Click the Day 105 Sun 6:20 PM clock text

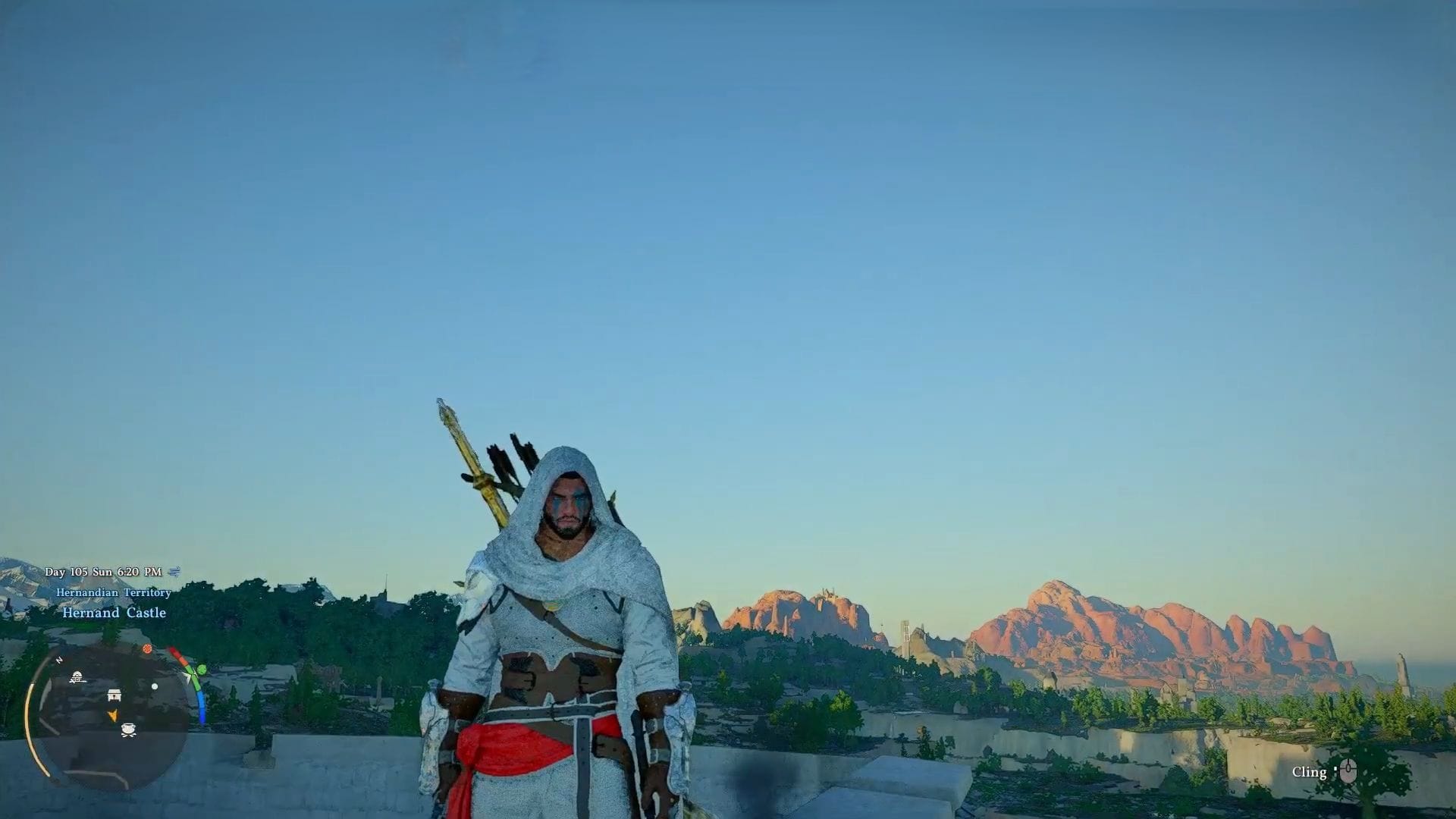coord(102,571)
